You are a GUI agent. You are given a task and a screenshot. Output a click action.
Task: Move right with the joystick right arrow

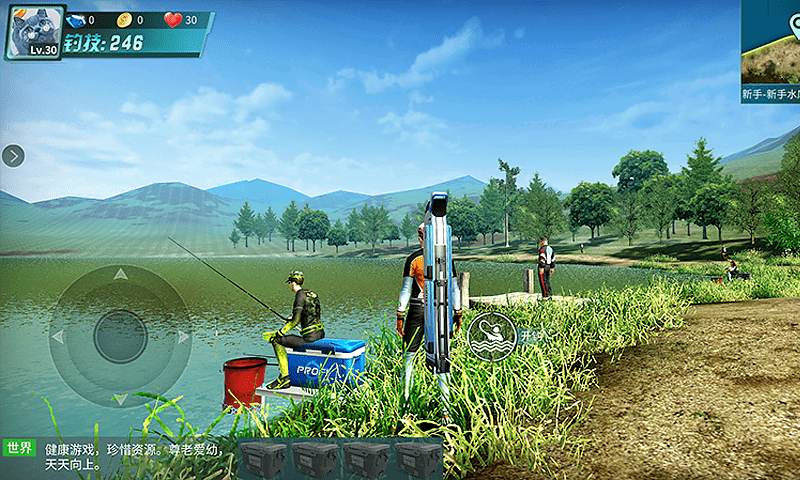tap(183, 337)
